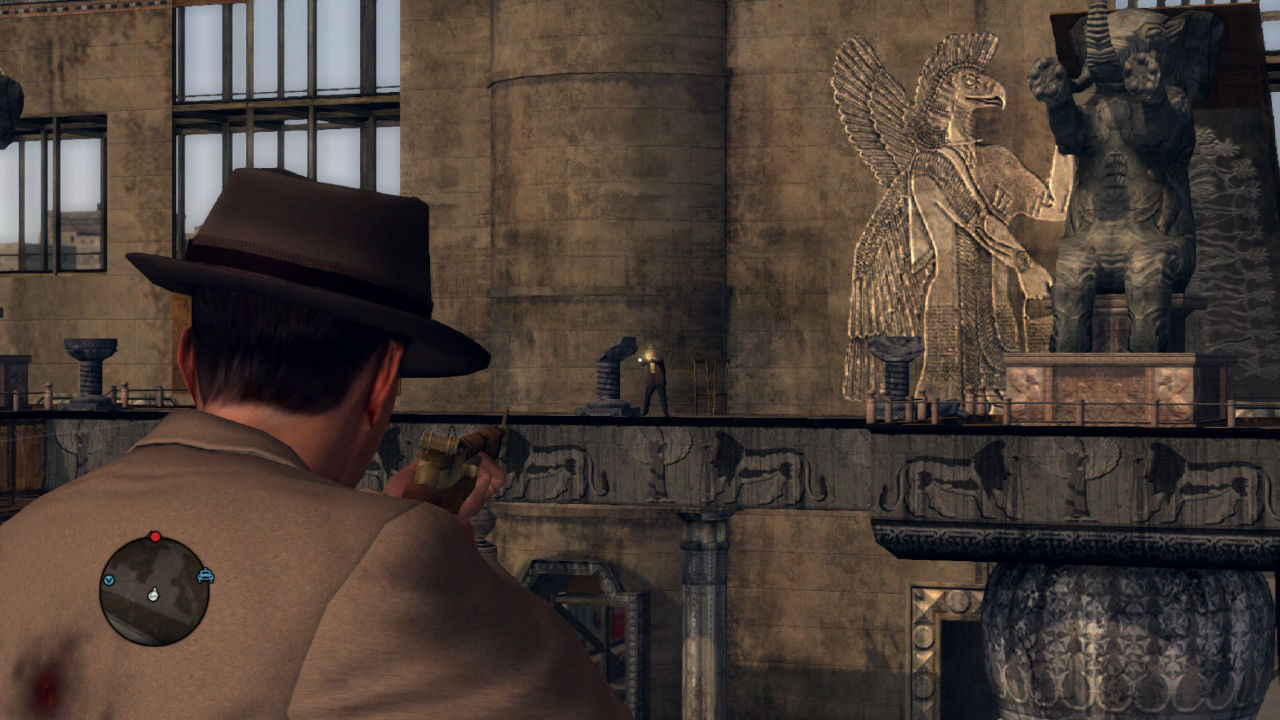
Task: Click the white player marker on the minimap
Action: click(x=153, y=595)
